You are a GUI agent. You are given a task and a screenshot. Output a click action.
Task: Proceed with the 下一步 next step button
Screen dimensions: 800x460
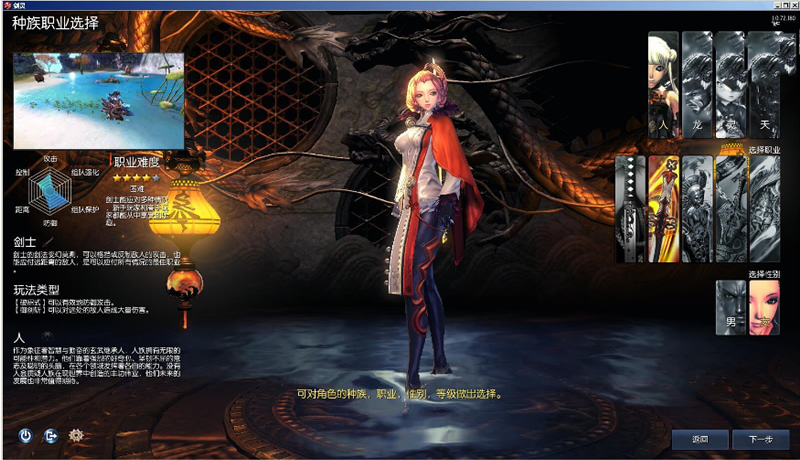pos(753,439)
